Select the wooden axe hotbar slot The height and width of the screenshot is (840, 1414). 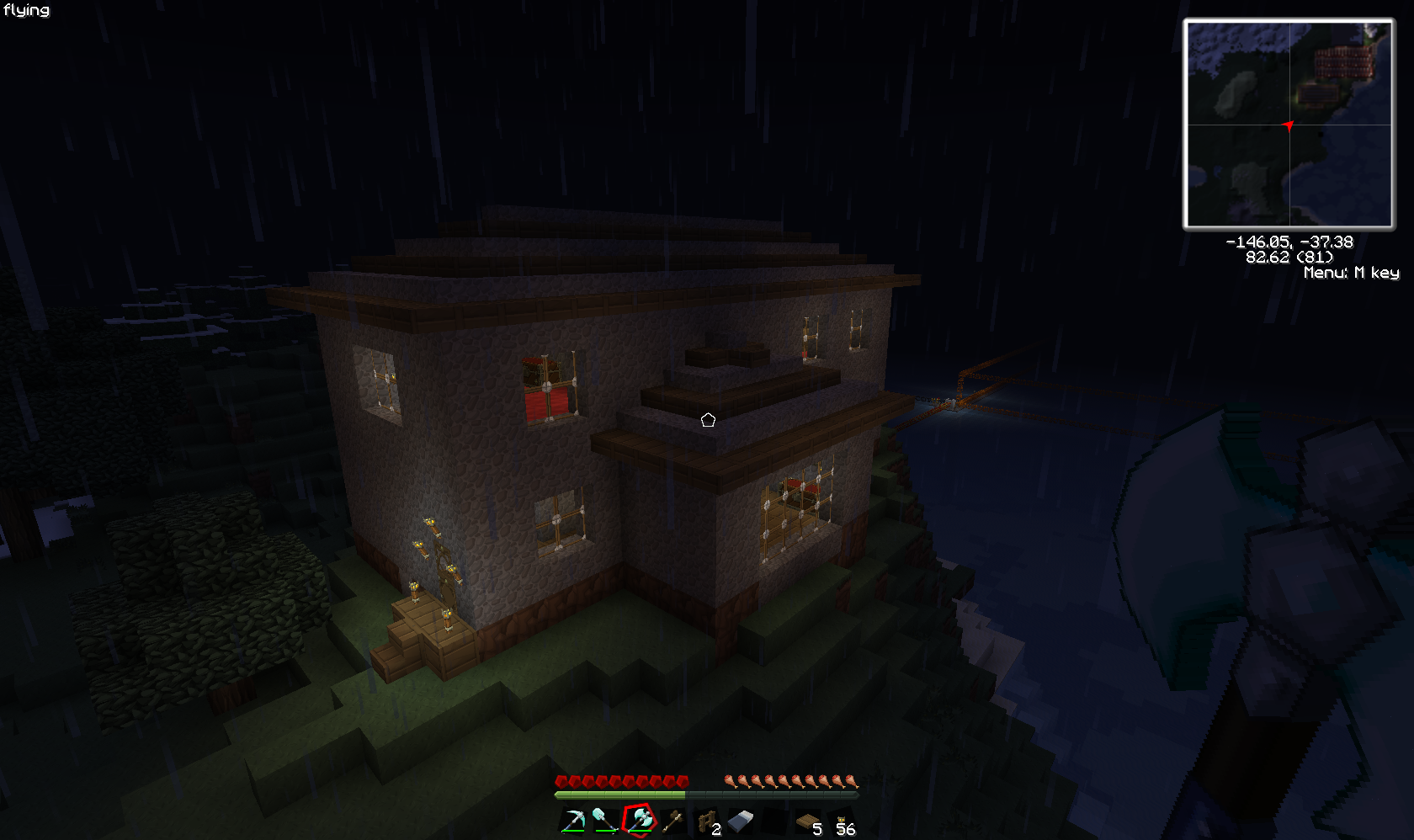(672, 821)
